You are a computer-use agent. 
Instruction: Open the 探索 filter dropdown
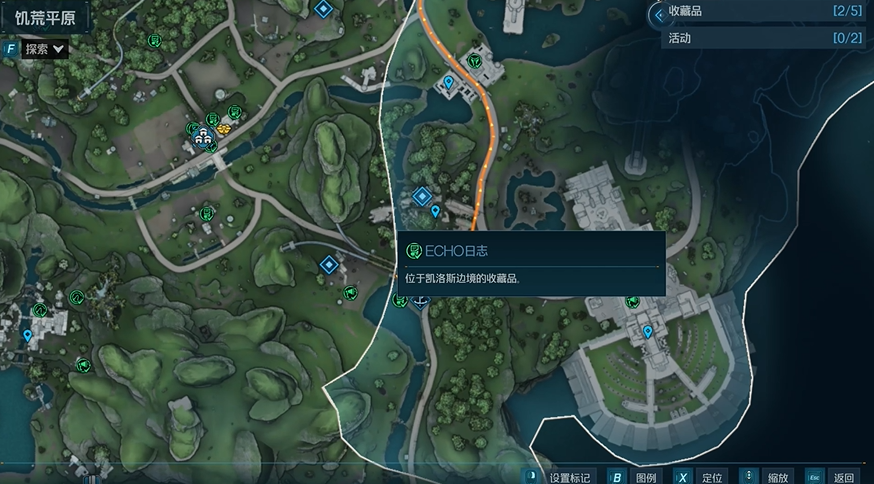pos(44,48)
